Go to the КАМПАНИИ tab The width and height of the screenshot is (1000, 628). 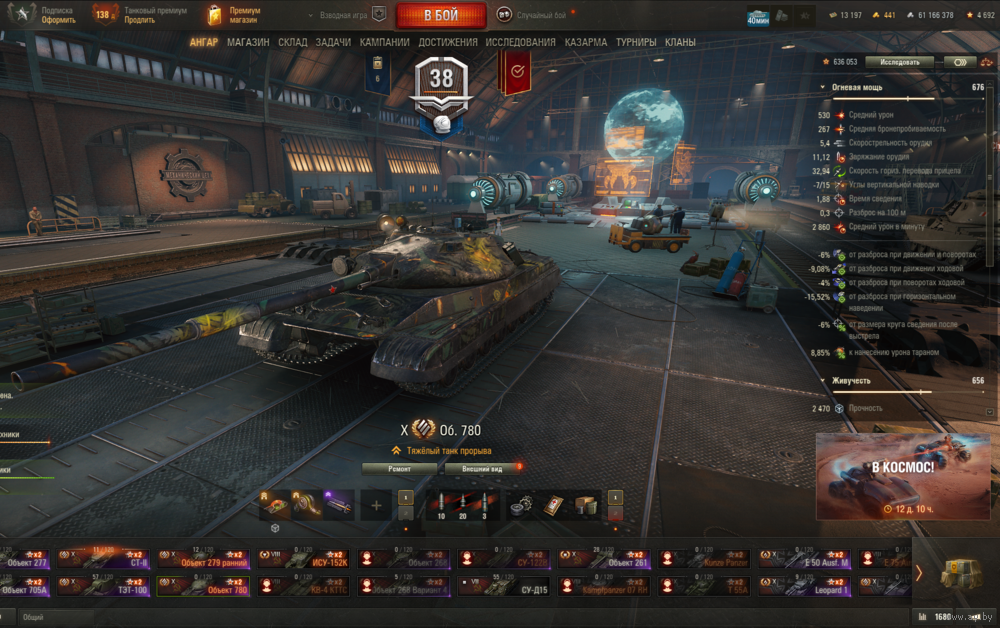tap(384, 42)
